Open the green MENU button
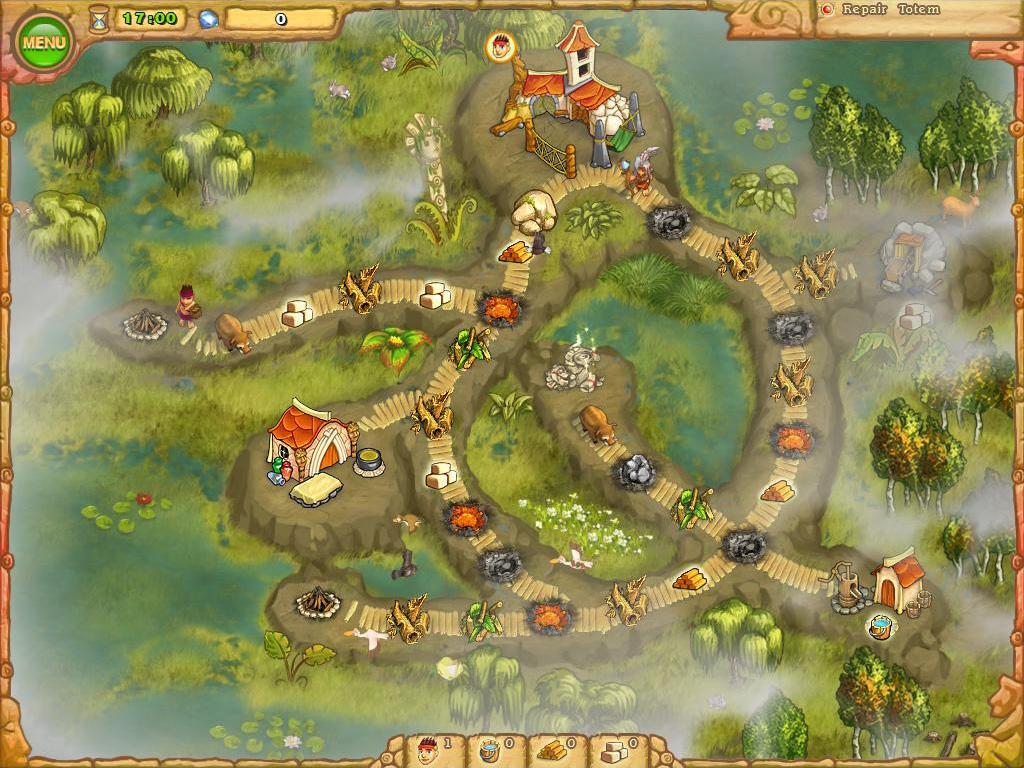The image size is (1024, 768). point(43,42)
